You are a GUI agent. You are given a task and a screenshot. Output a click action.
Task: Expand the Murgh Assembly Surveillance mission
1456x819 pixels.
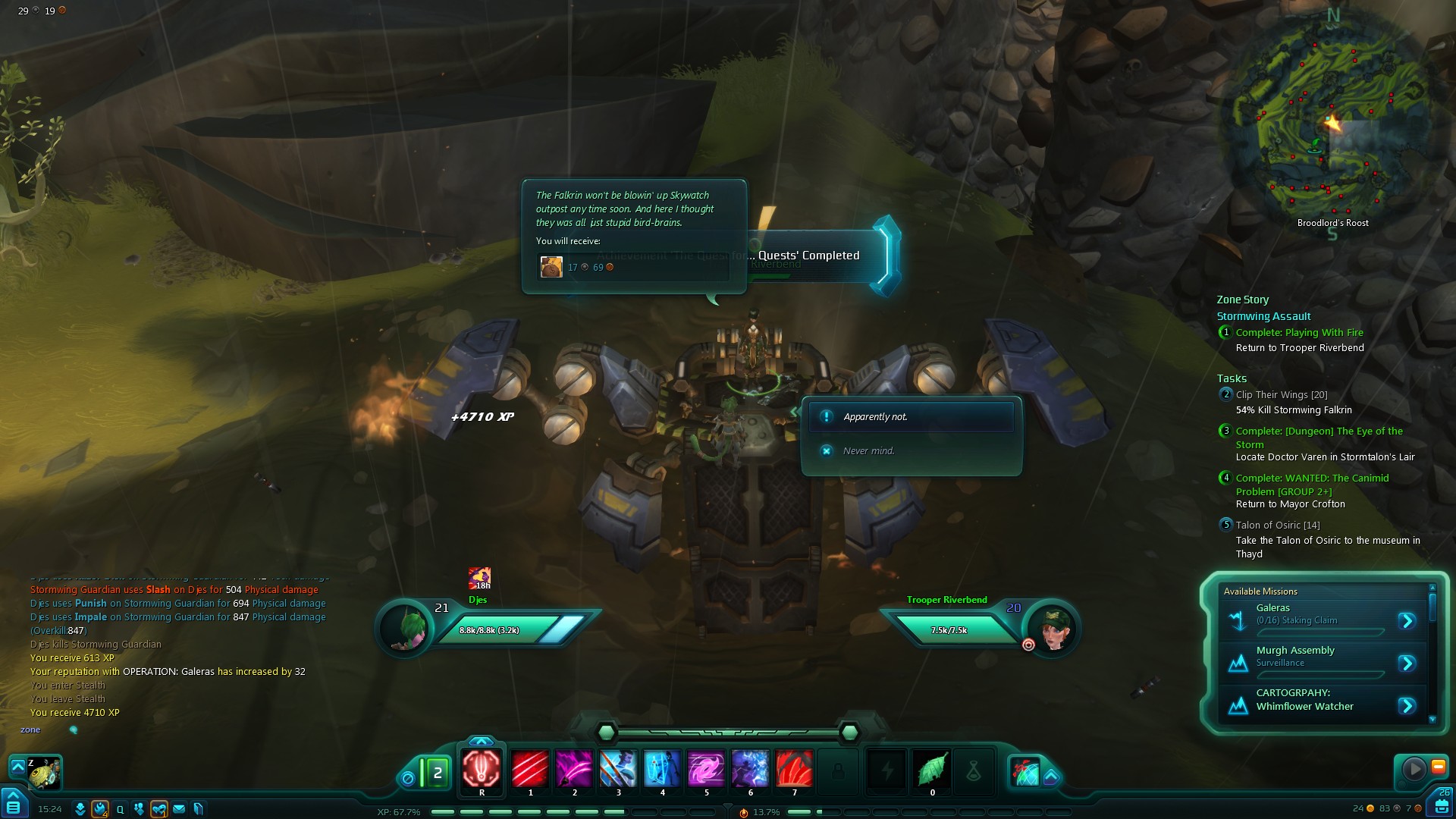coord(1407,664)
